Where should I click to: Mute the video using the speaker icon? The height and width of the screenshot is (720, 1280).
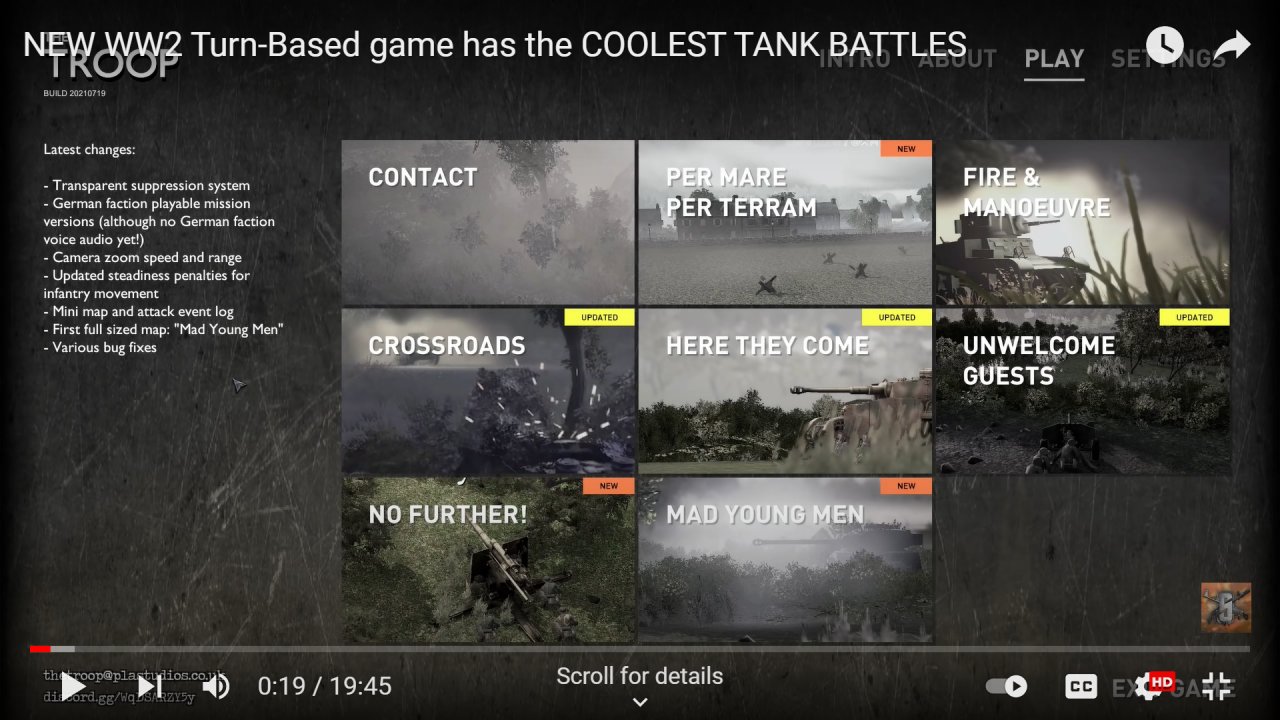click(216, 686)
